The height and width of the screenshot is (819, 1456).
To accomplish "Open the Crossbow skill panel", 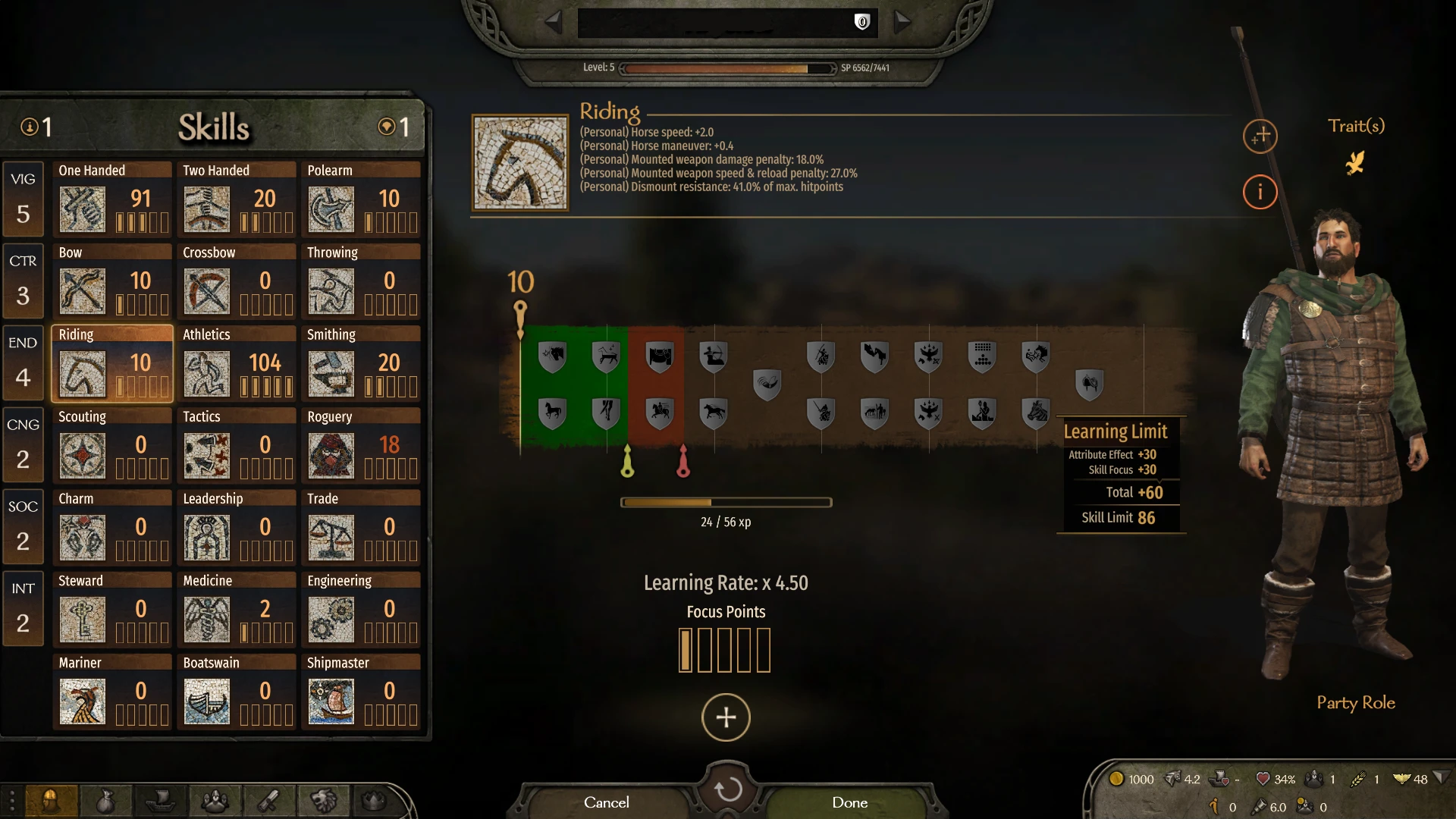I will [x=206, y=291].
